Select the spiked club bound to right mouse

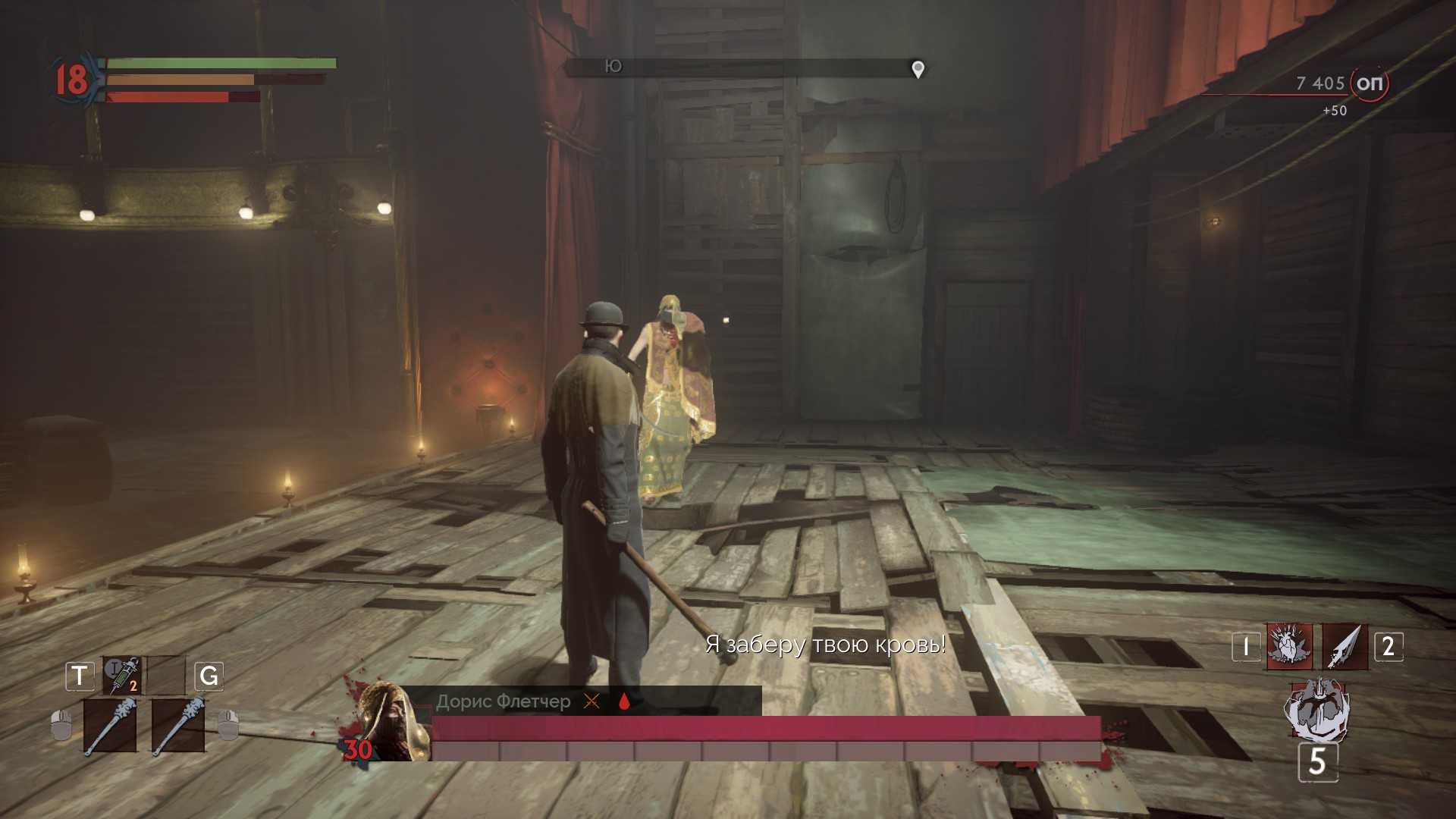(x=177, y=726)
